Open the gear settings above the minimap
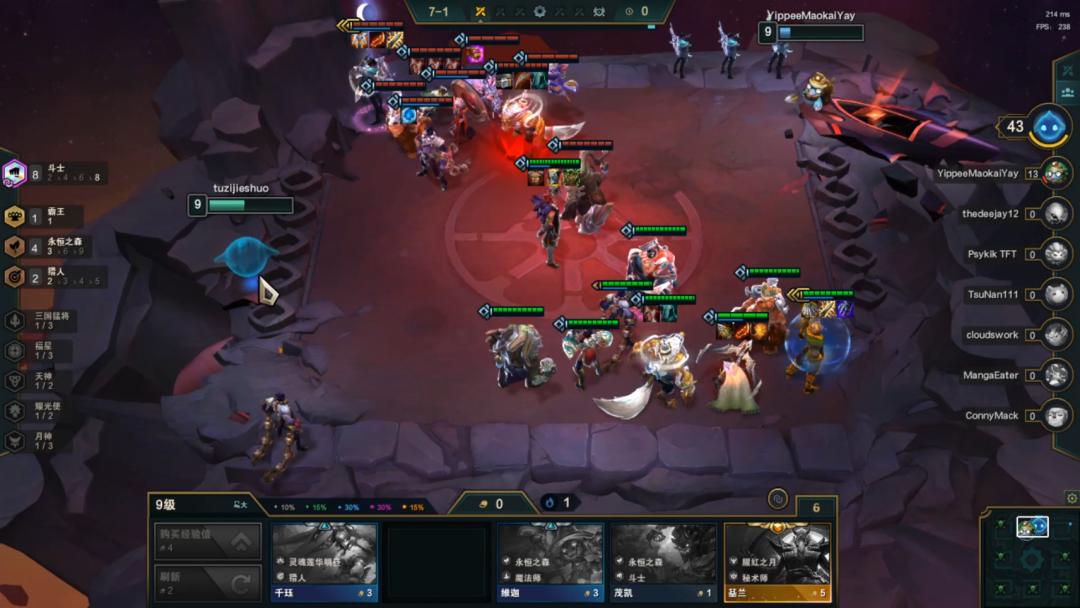The image size is (1080, 608). pos(1071,497)
